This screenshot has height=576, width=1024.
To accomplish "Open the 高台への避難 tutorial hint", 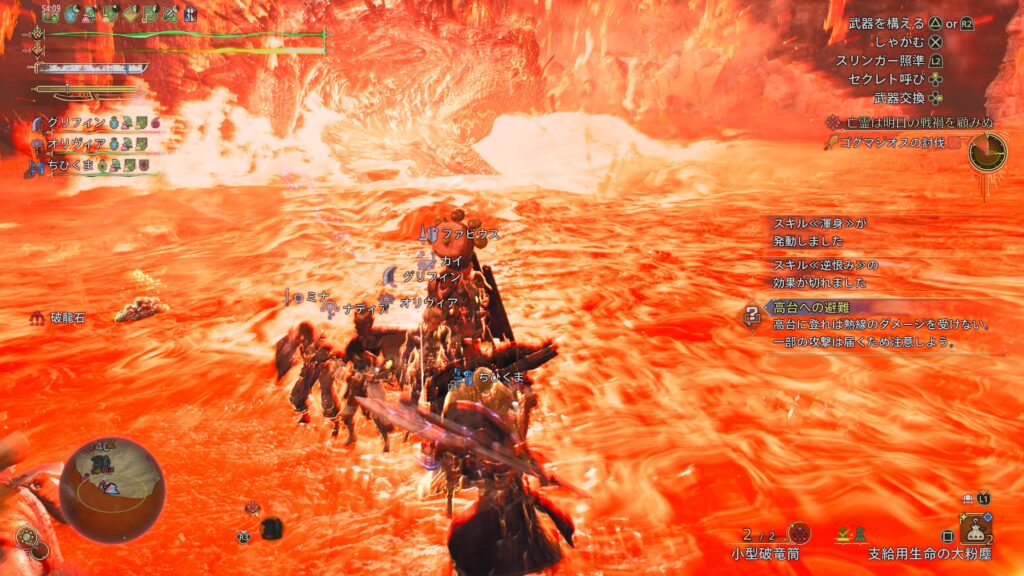I will [x=813, y=309].
